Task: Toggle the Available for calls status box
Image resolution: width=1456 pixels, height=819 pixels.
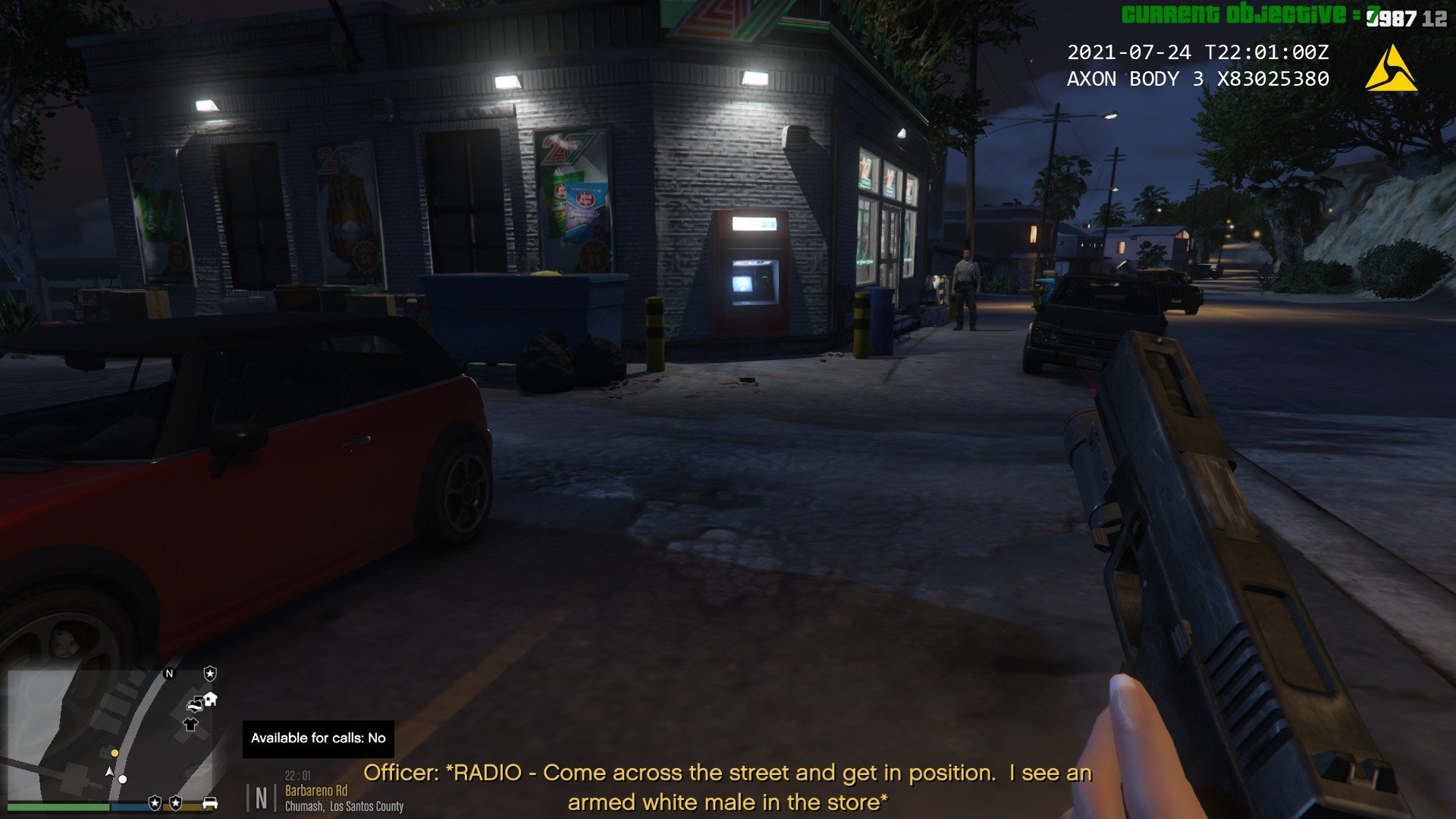Action: [318, 739]
